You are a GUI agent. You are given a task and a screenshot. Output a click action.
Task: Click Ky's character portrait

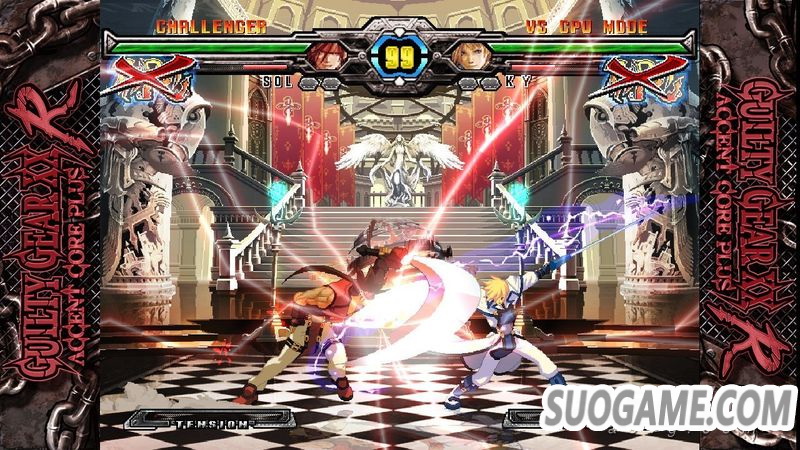pos(467,55)
